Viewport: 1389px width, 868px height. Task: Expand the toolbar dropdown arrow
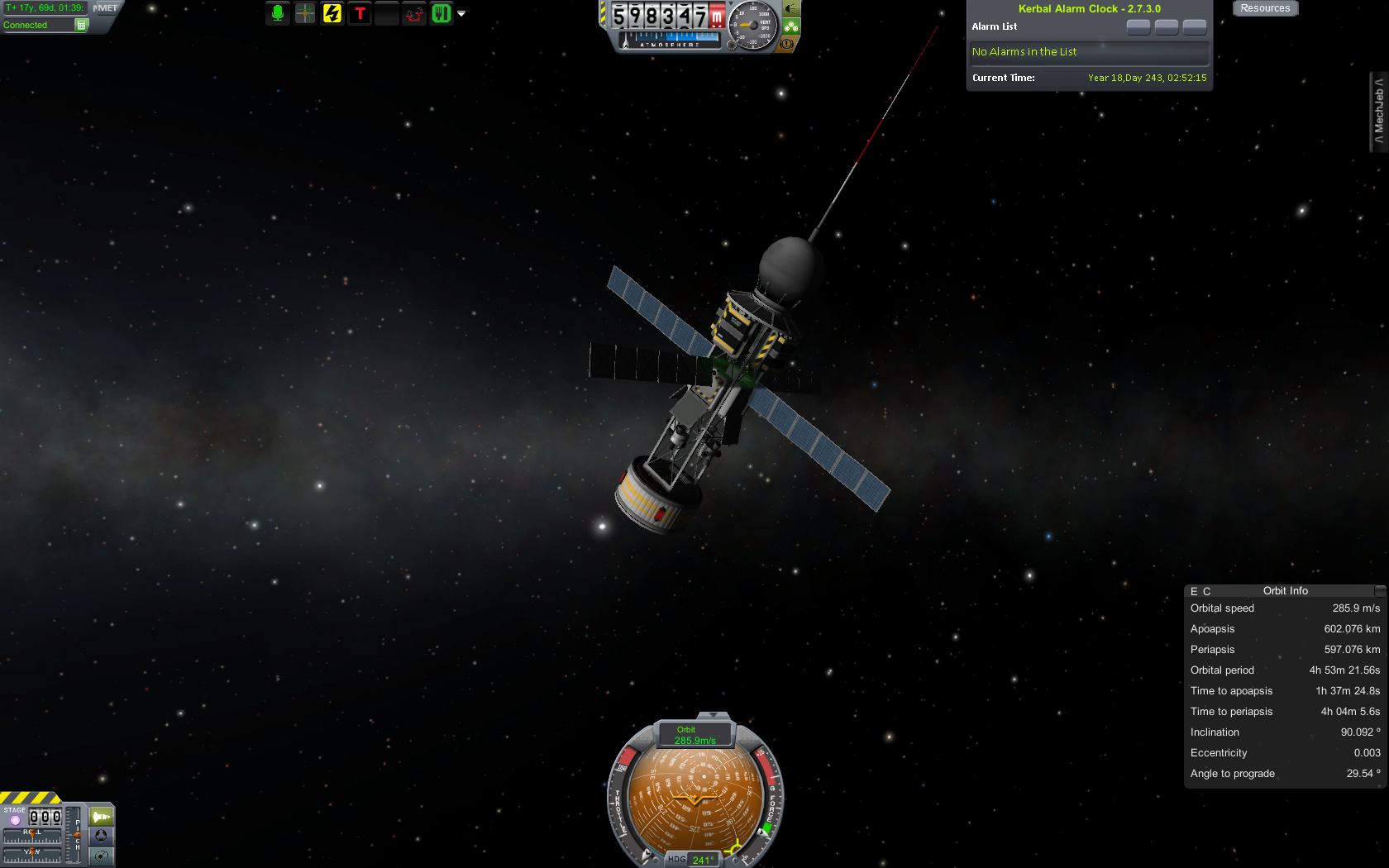(x=461, y=14)
